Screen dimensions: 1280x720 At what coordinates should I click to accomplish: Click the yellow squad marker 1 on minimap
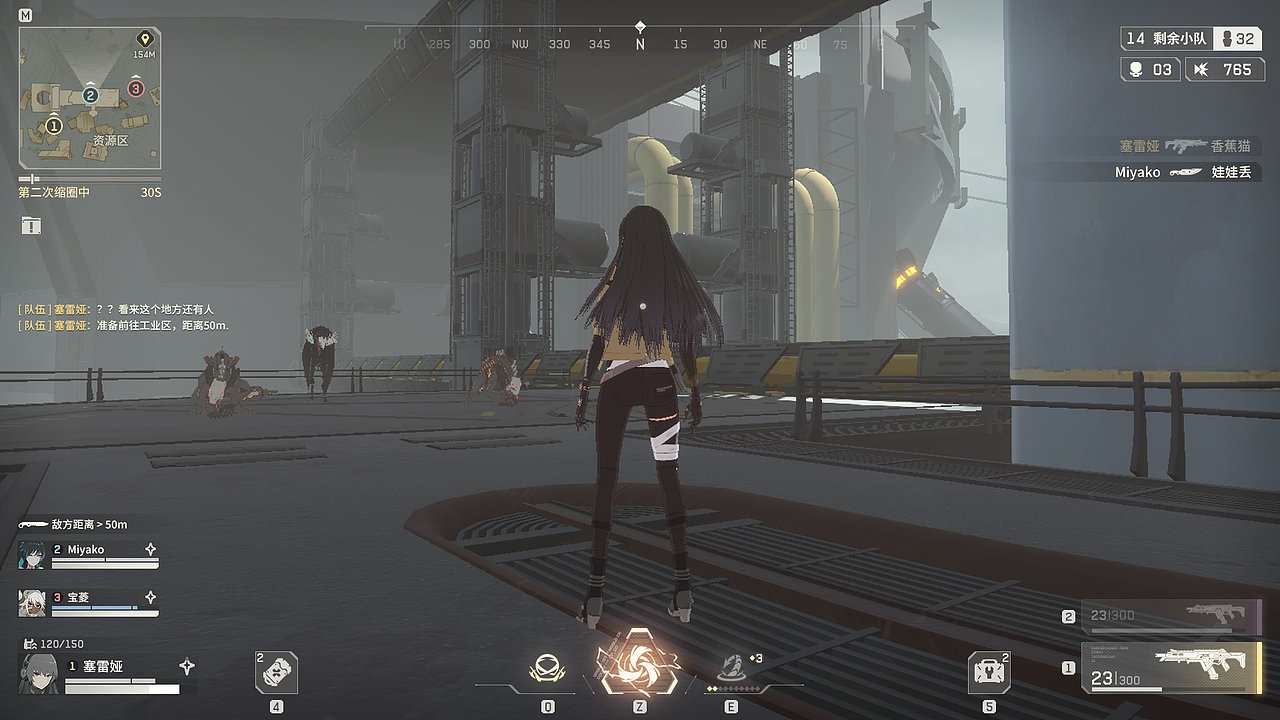coord(54,126)
